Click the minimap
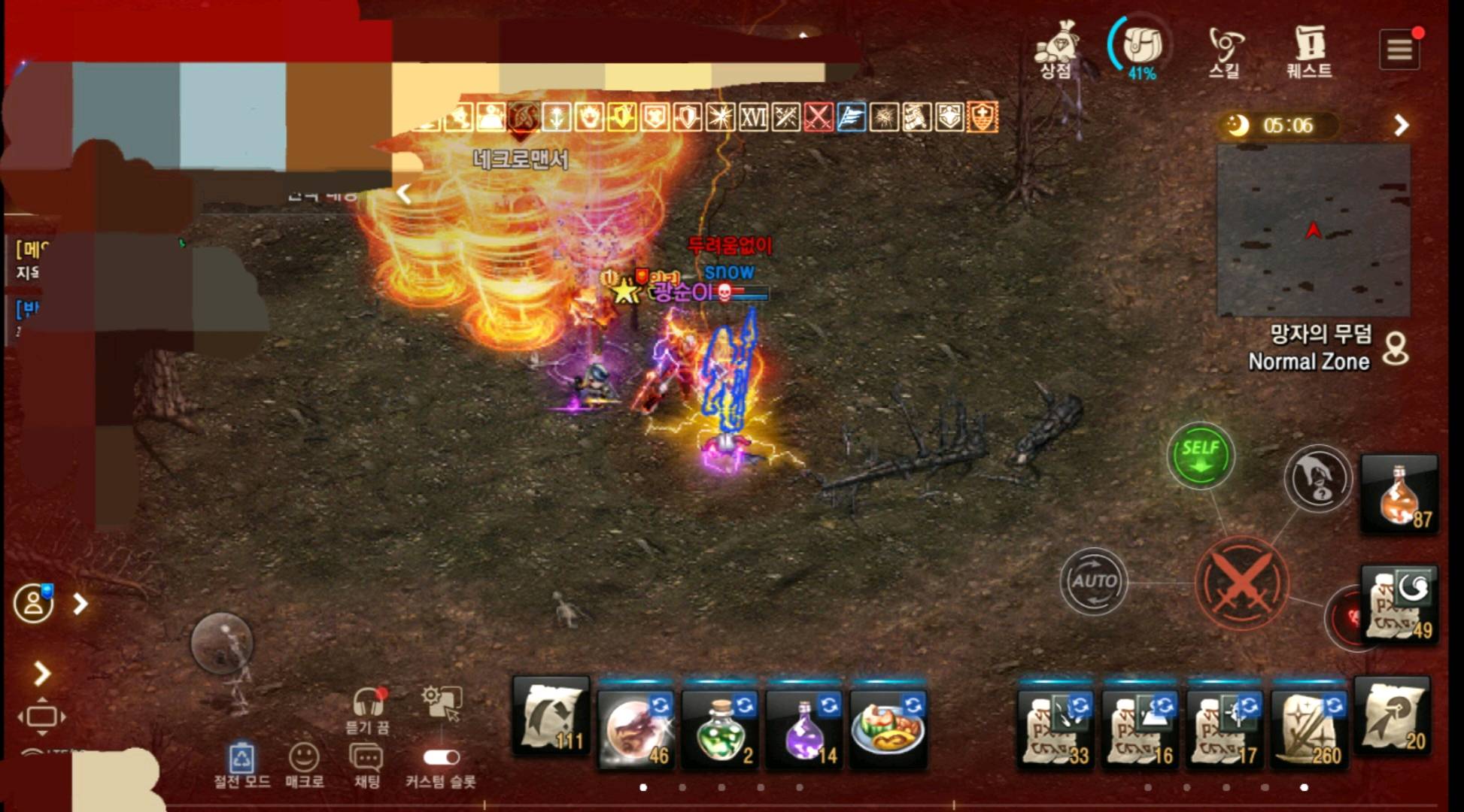This screenshot has width=1464, height=812. (x=1313, y=230)
